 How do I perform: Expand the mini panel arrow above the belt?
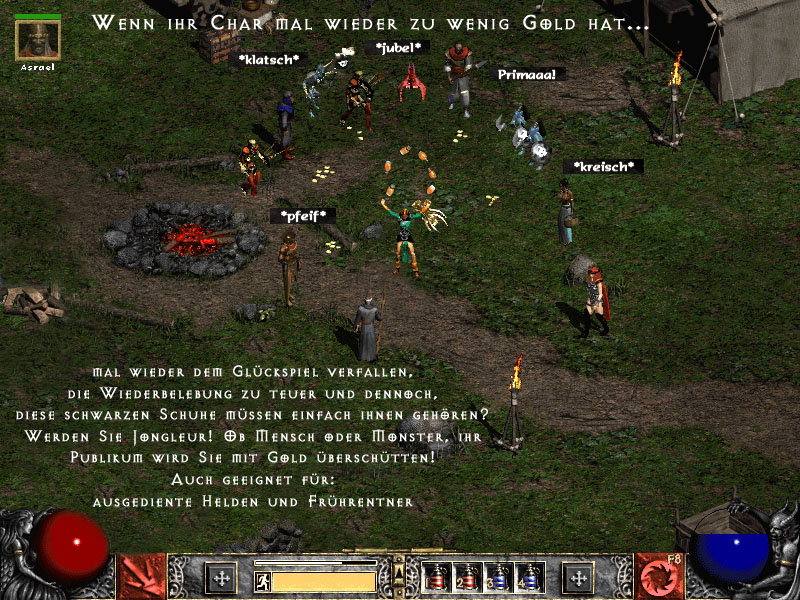point(400,570)
